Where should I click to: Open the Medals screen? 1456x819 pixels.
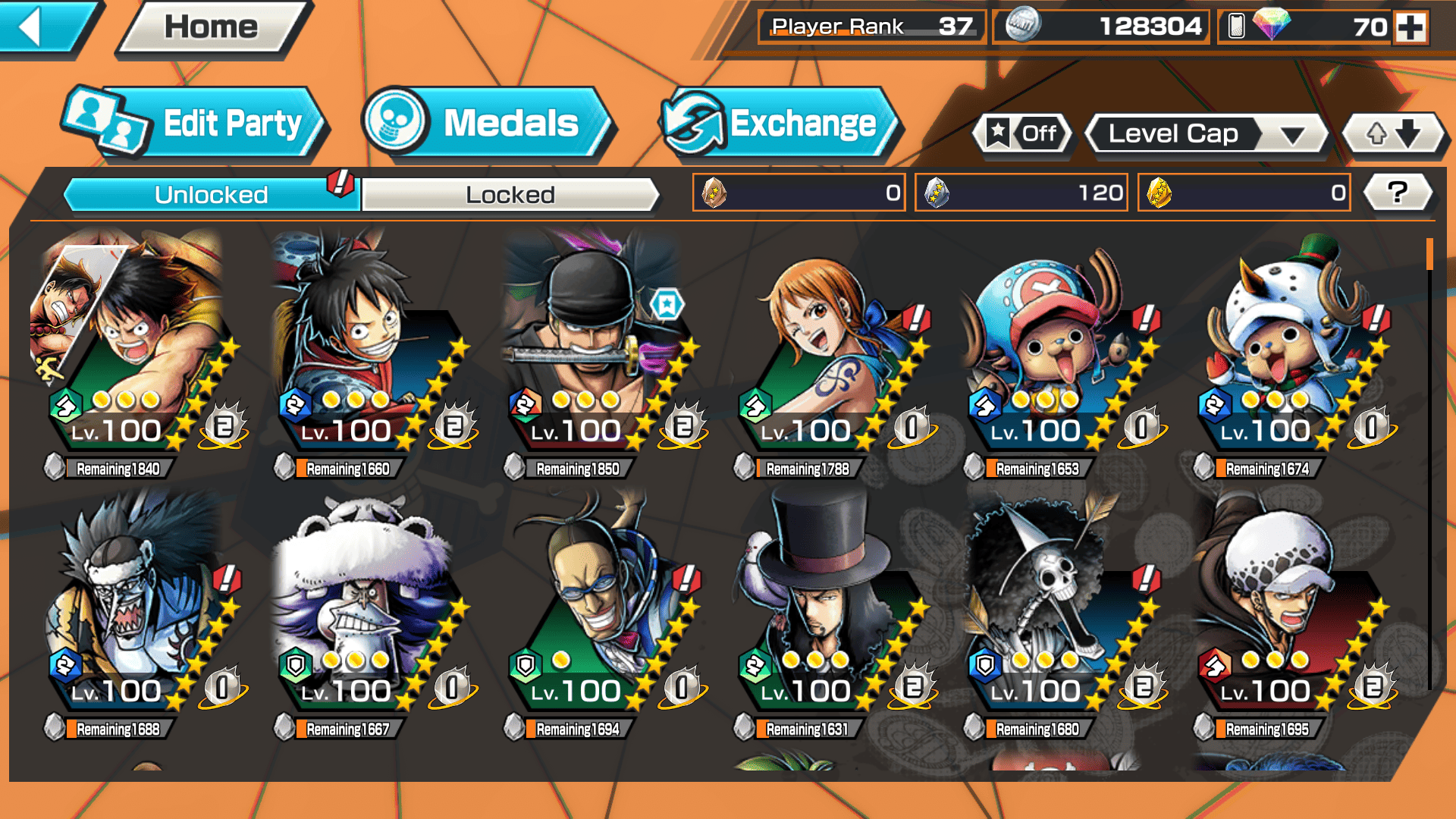pyautogui.click(x=488, y=123)
